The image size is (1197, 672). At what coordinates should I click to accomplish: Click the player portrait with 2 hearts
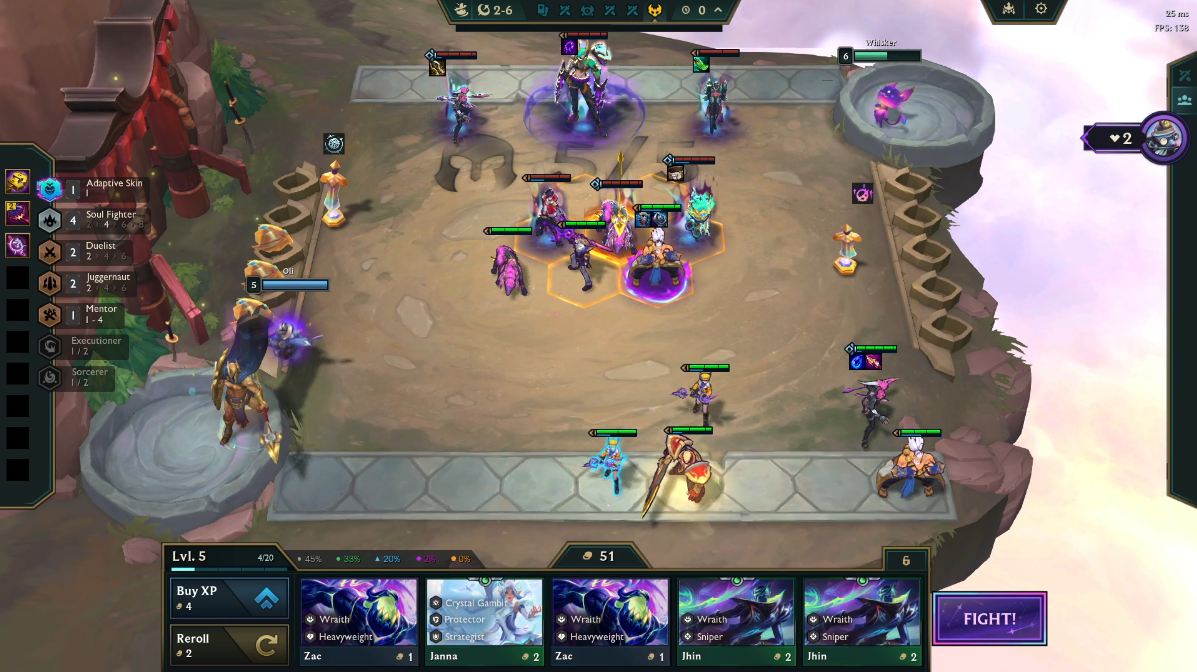pyautogui.click(x=1162, y=137)
